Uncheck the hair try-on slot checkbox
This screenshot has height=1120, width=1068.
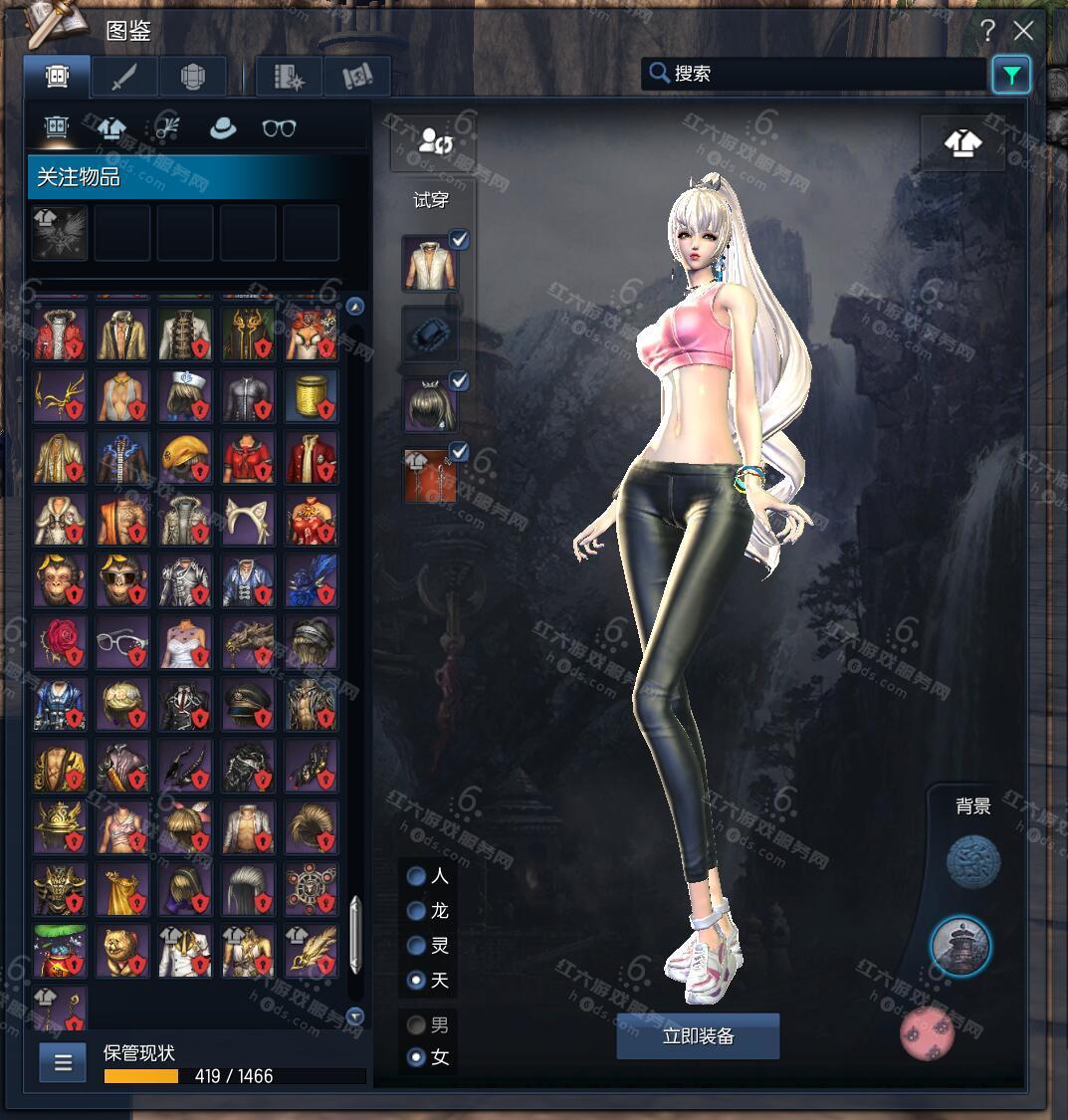459,380
